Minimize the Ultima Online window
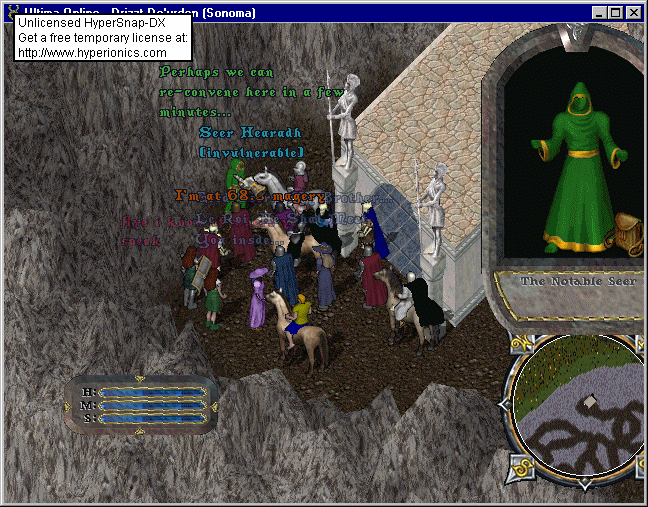The width and height of the screenshot is (648, 507). 599,13
